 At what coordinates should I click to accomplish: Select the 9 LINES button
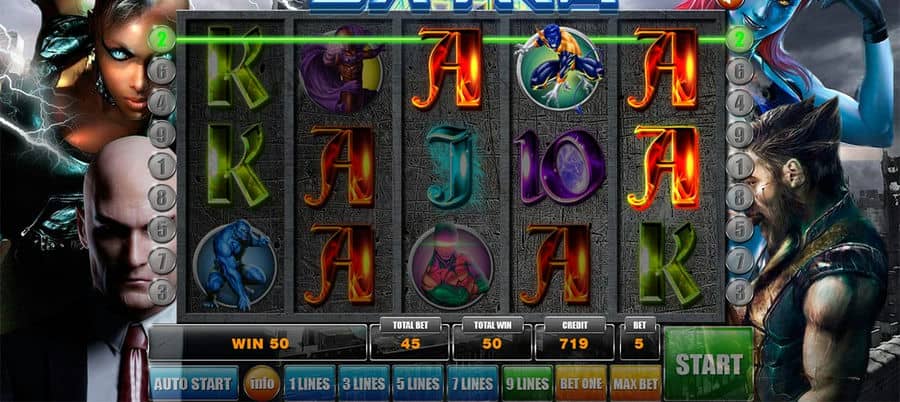click(x=526, y=383)
